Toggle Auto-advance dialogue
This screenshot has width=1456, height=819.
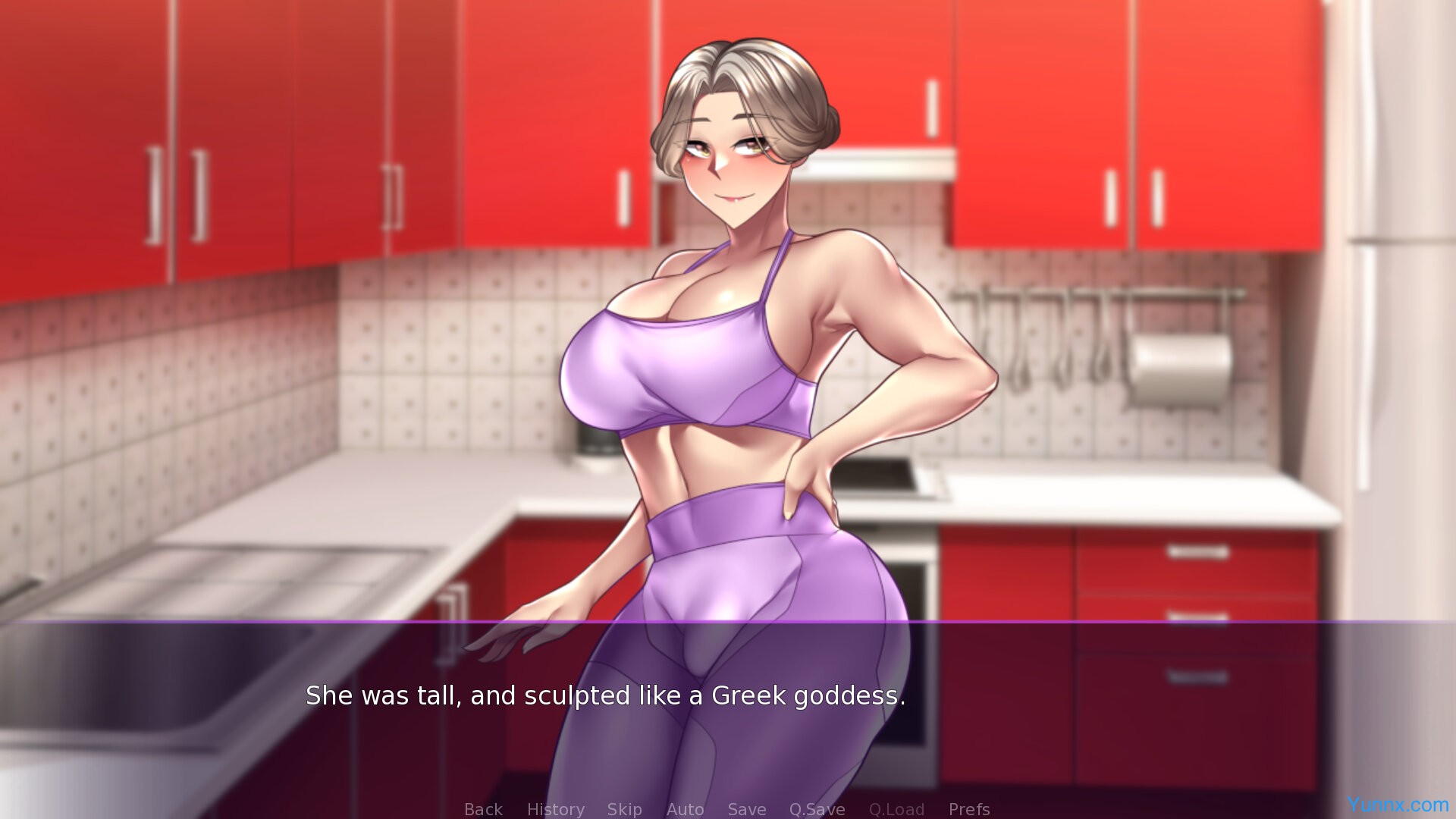685,809
